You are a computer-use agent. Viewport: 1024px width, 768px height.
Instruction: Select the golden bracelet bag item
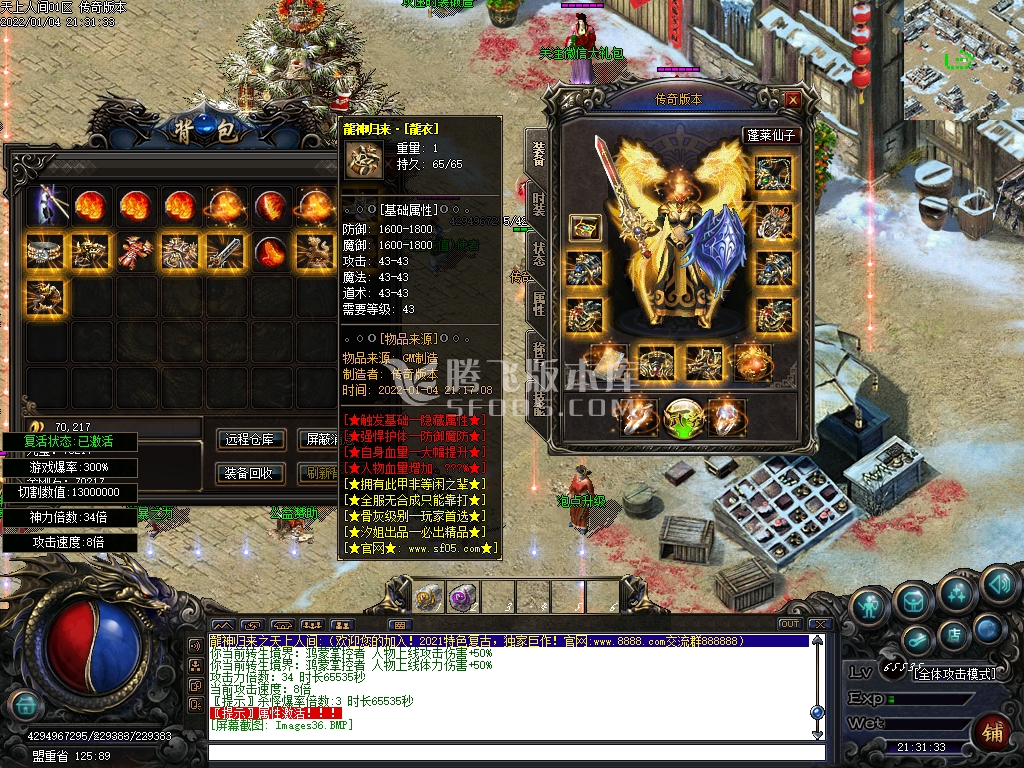pyautogui.click(x=47, y=252)
